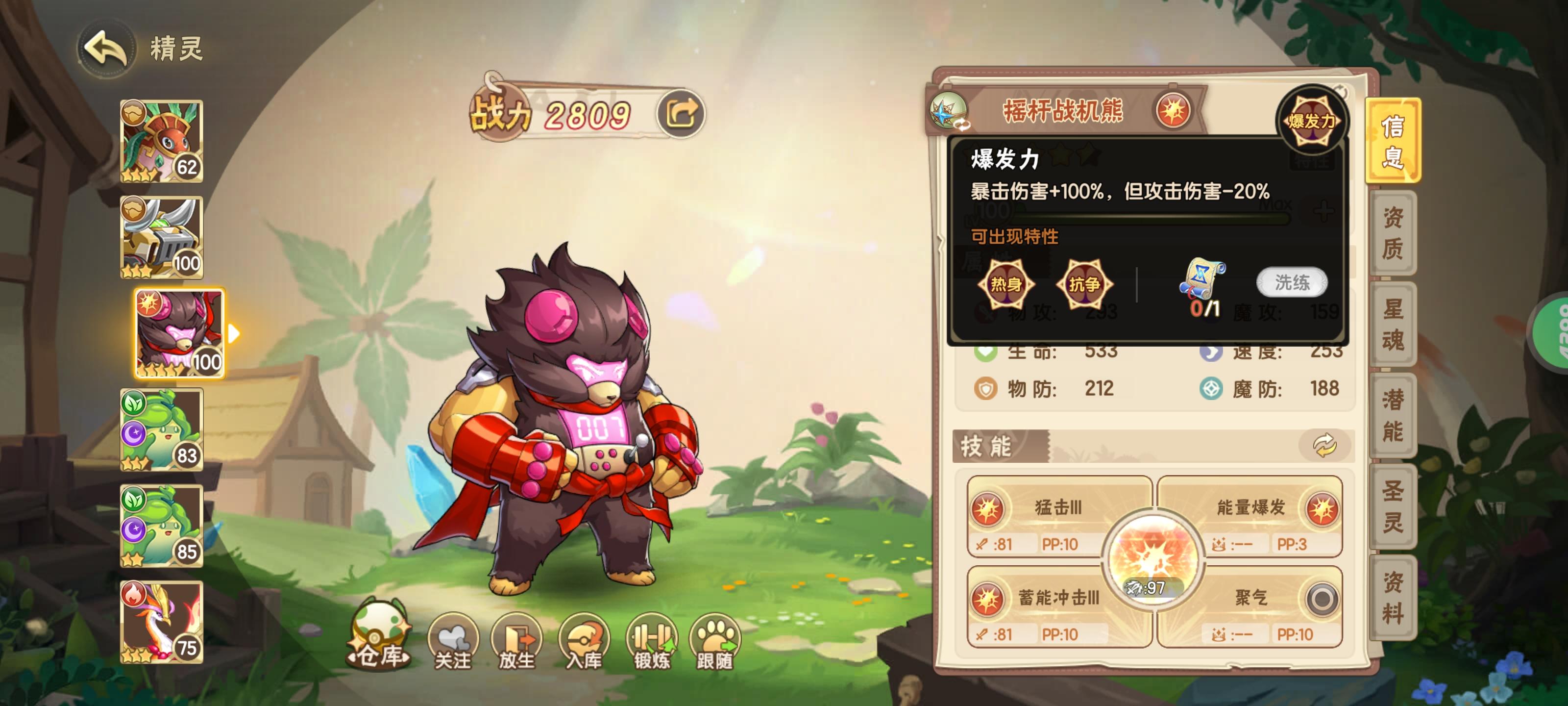Open the 仓库 (warehouse) icon
The height and width of the screenshot is (706, 1568).
point(377,642)
